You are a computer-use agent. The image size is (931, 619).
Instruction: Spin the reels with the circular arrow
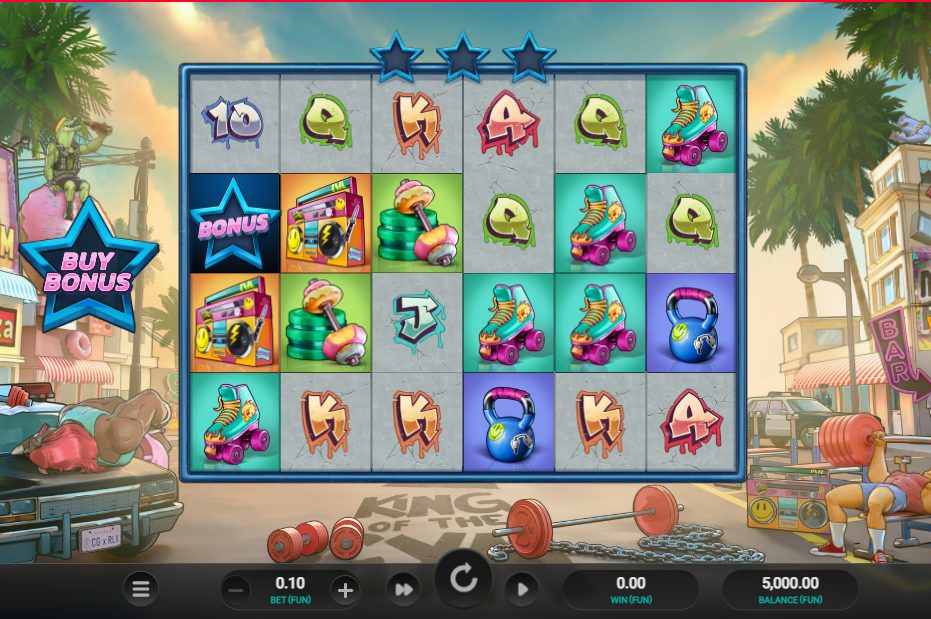[463, 579]
